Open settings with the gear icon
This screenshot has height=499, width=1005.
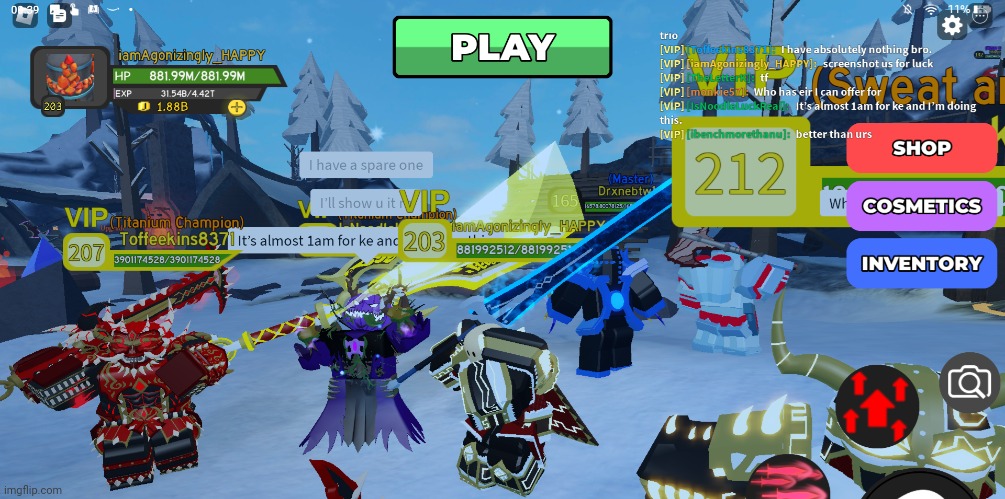point(953,25)
